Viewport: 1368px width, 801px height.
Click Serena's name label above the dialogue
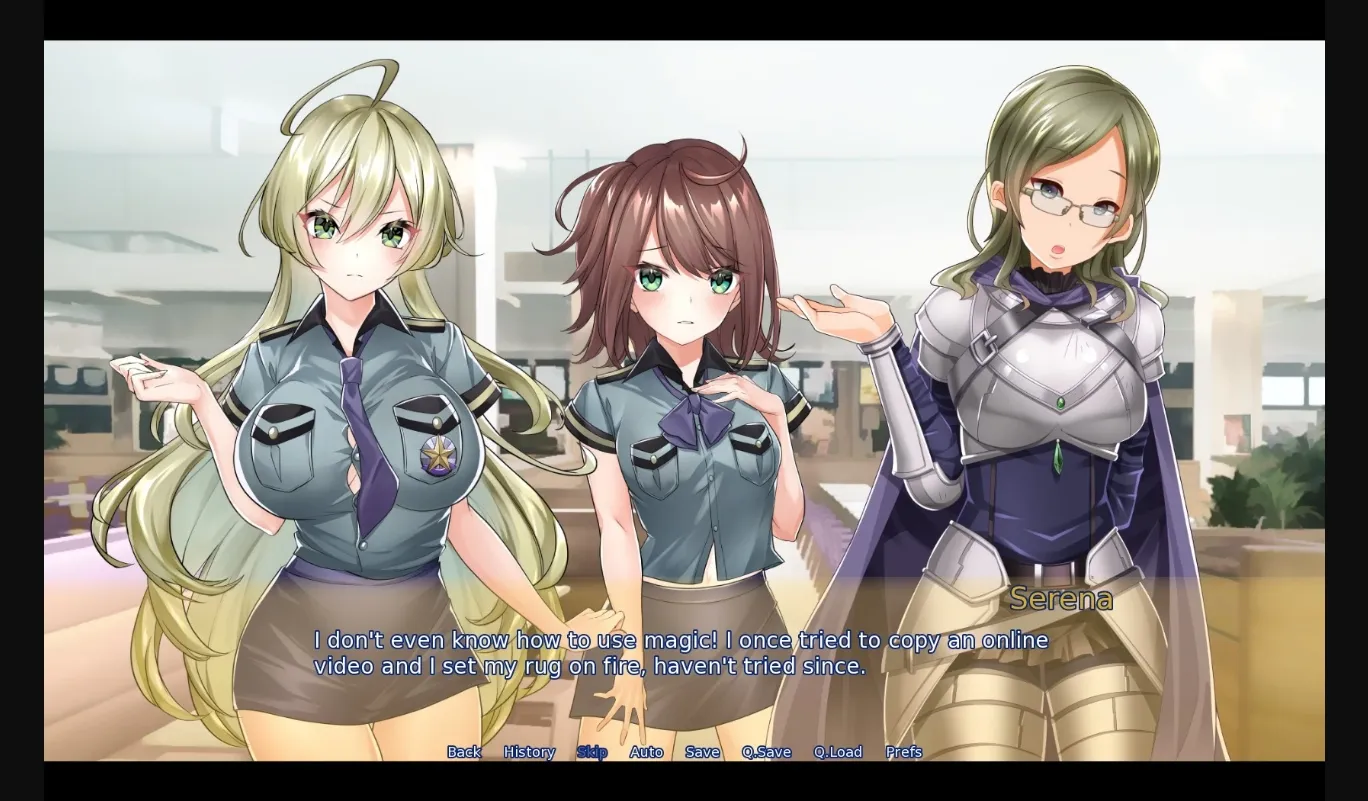(1062, 599)
